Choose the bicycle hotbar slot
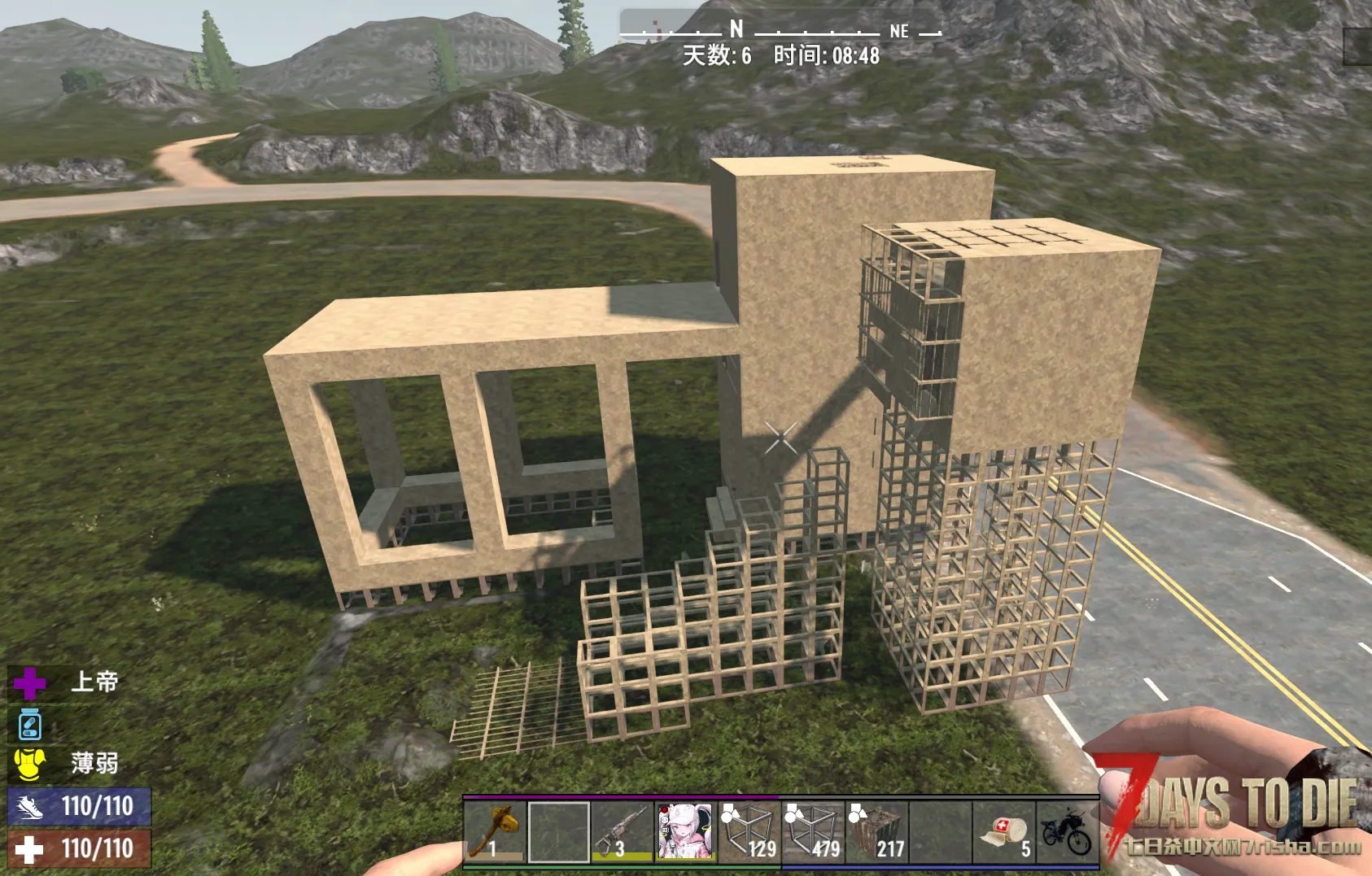Image resolution: width=1372 pixels, height=876 pixels. (1067, 831)
